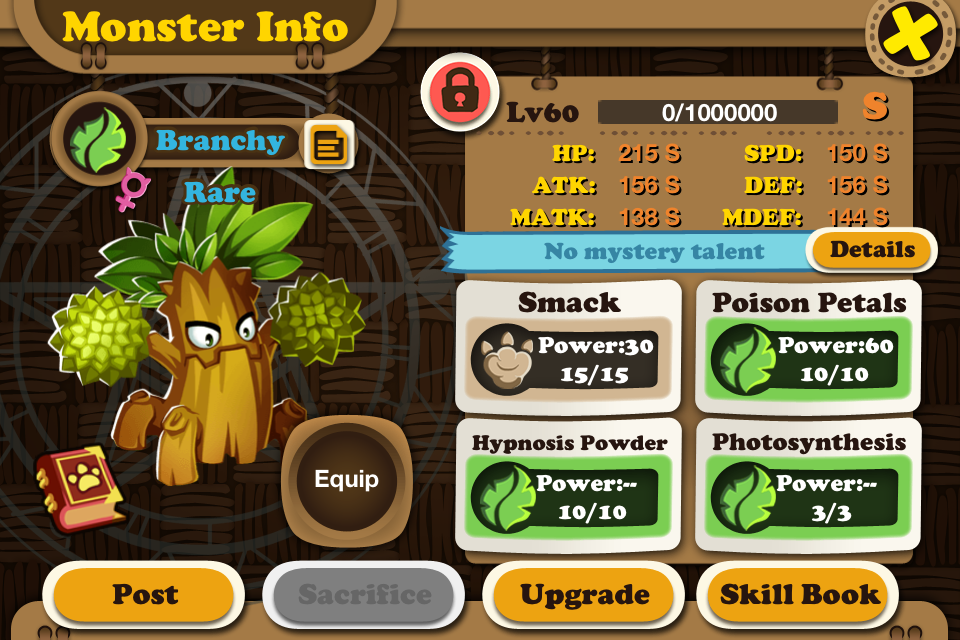960x640 pixels.
Task: Toggle the red lock on Branchy
Action: 459,92
